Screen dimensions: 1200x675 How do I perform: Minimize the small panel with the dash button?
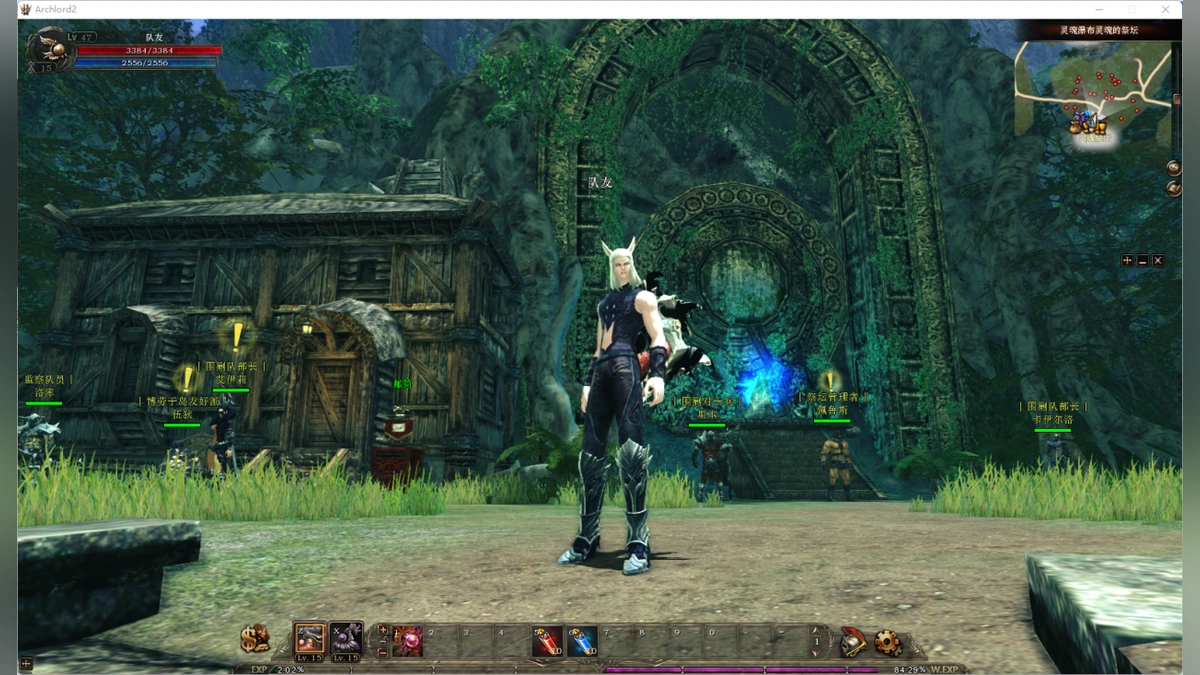point(1142,260)
